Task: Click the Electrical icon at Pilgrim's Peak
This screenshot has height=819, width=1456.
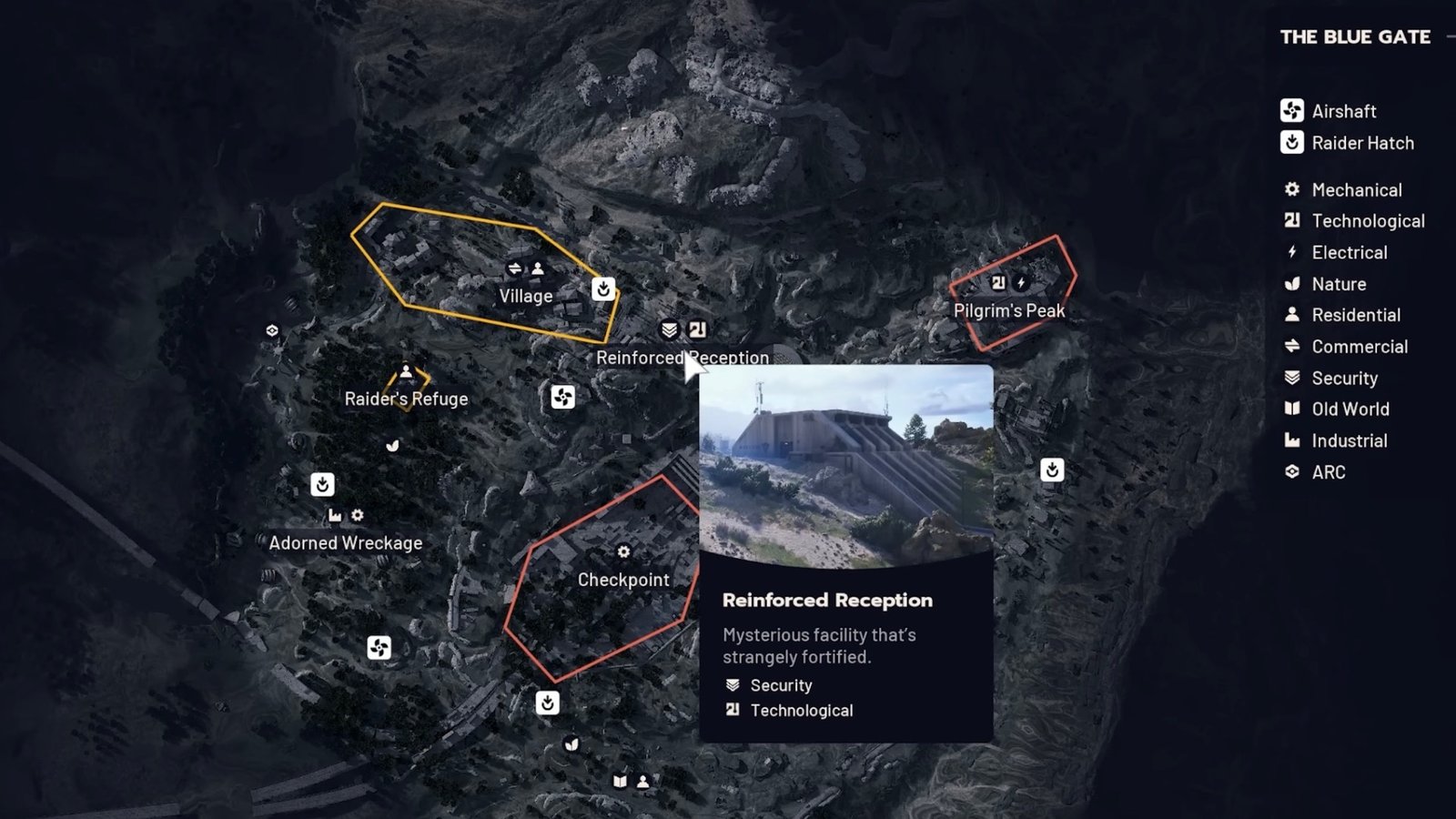Action: (x=1022, y=282)
